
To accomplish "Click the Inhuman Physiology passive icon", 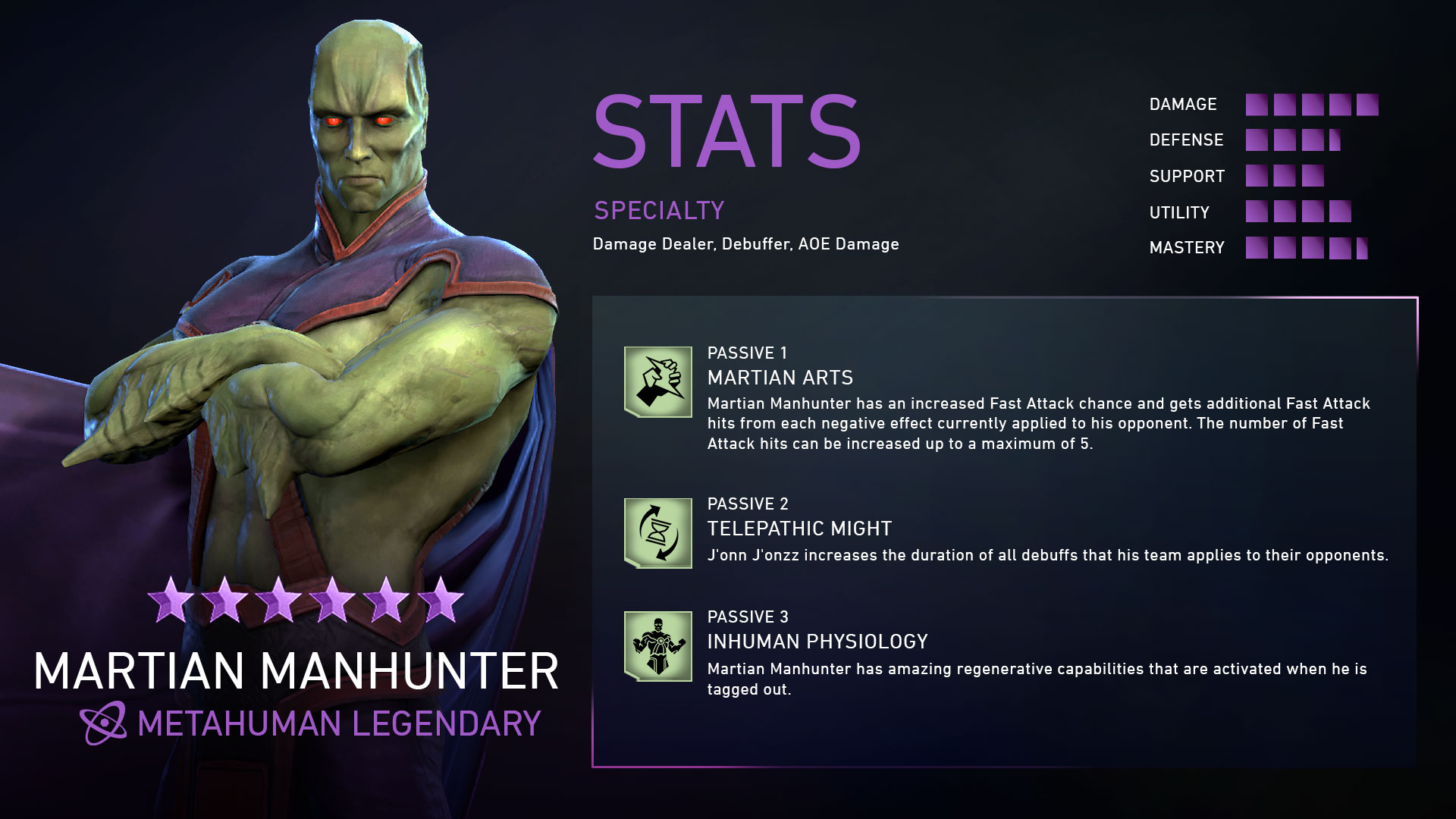I will coord(657,646).
